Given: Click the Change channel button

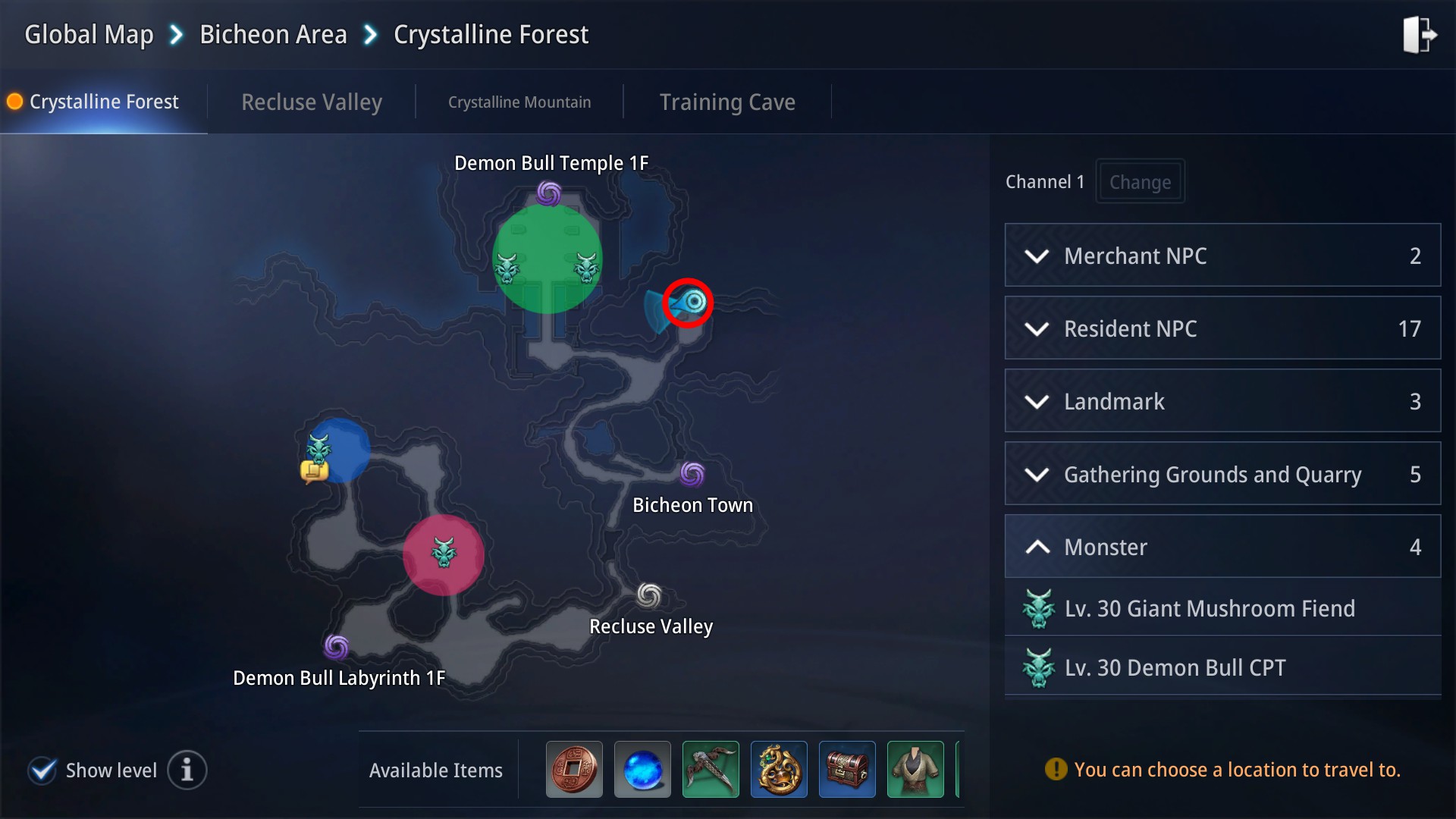Looking at the screenshot, I should point(1140,181).
